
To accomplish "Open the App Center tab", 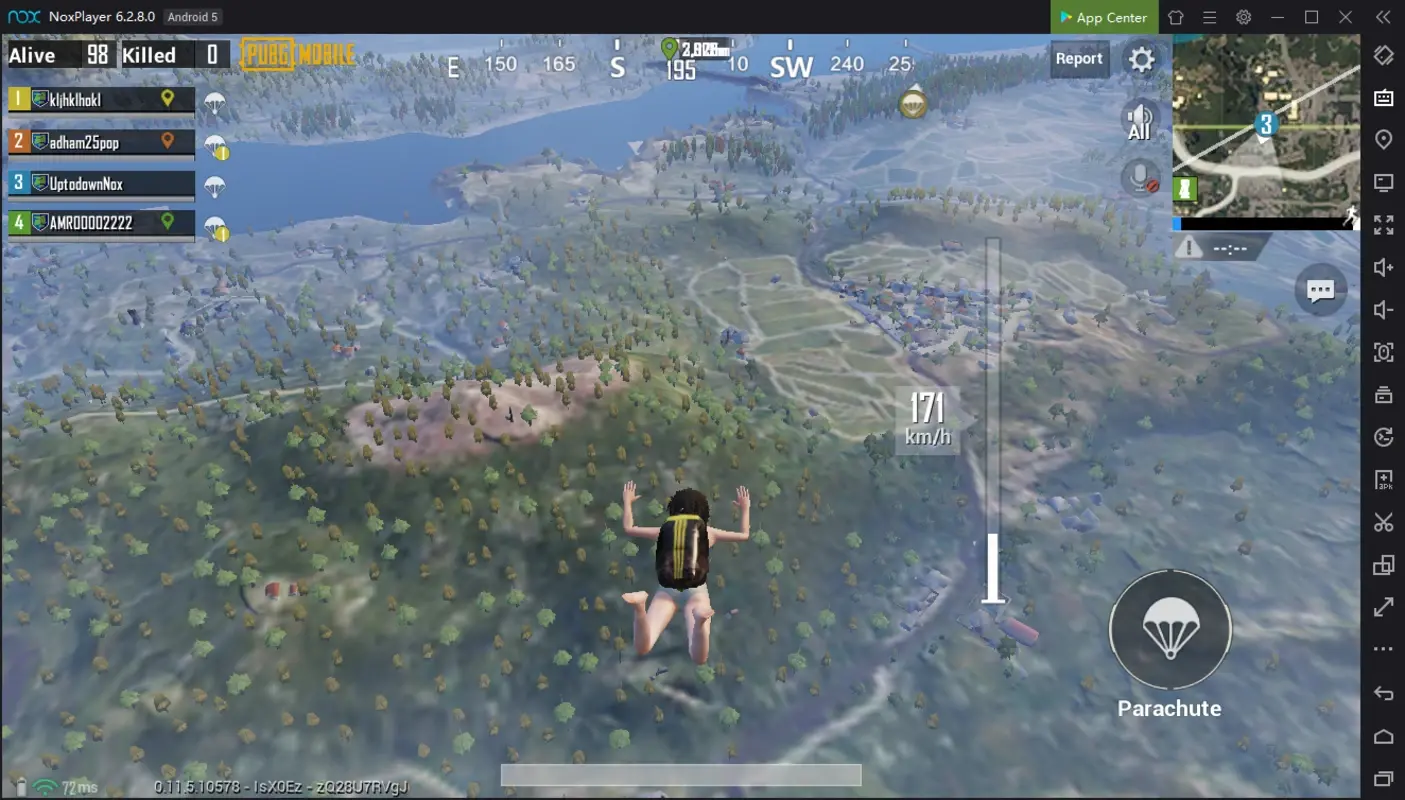I will coord(1103,17).
